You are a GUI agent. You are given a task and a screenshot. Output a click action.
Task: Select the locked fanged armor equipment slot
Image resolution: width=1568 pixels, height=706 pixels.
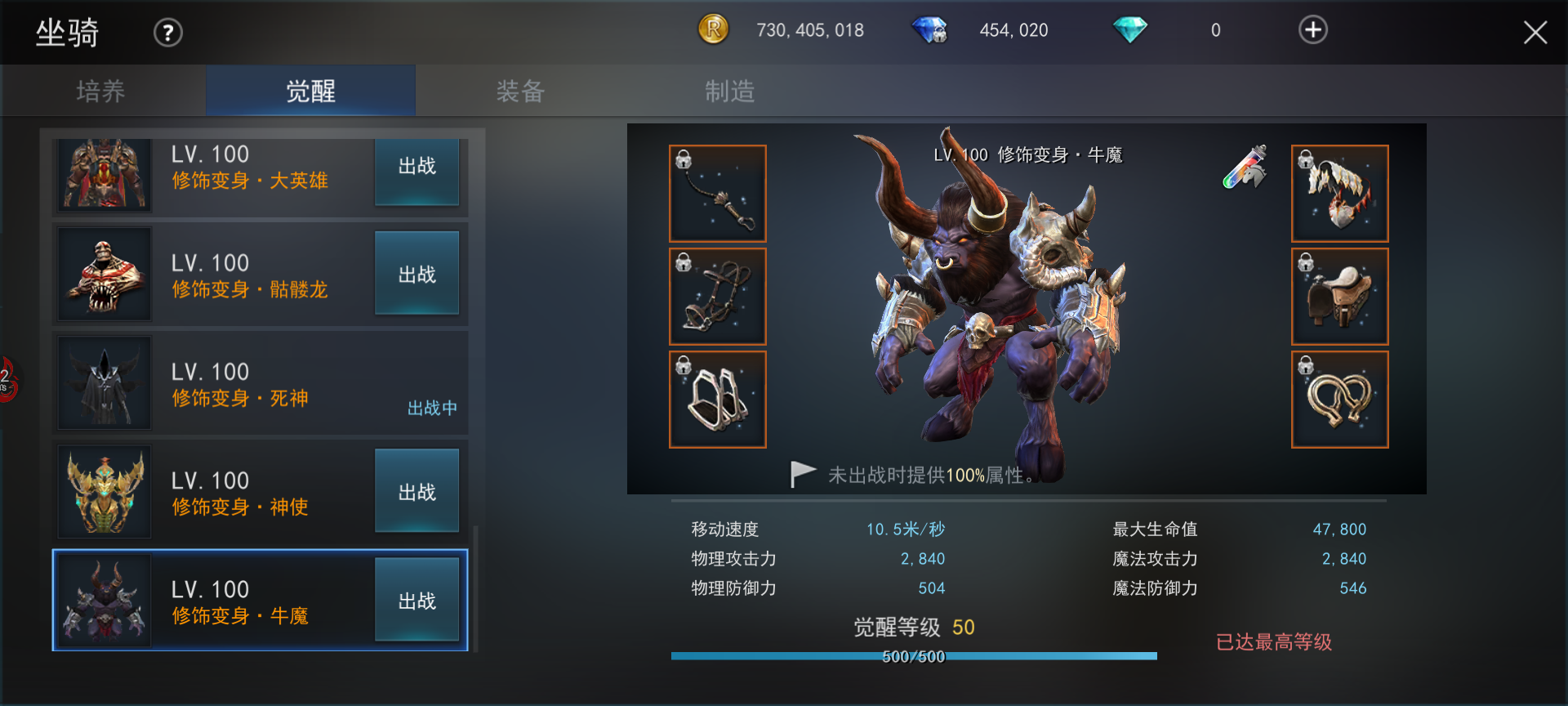pyautogui.click(x=1339, y=194)
